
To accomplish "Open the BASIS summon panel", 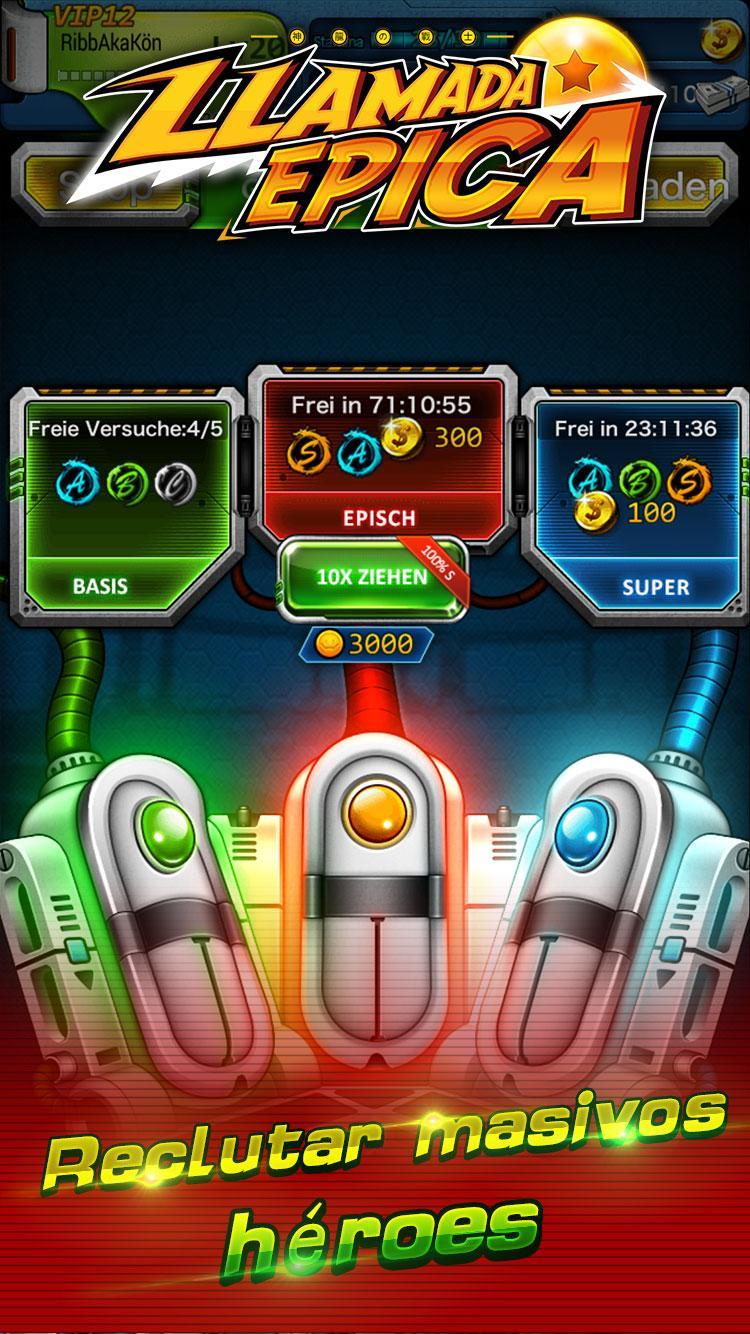I will click(125, 505).
